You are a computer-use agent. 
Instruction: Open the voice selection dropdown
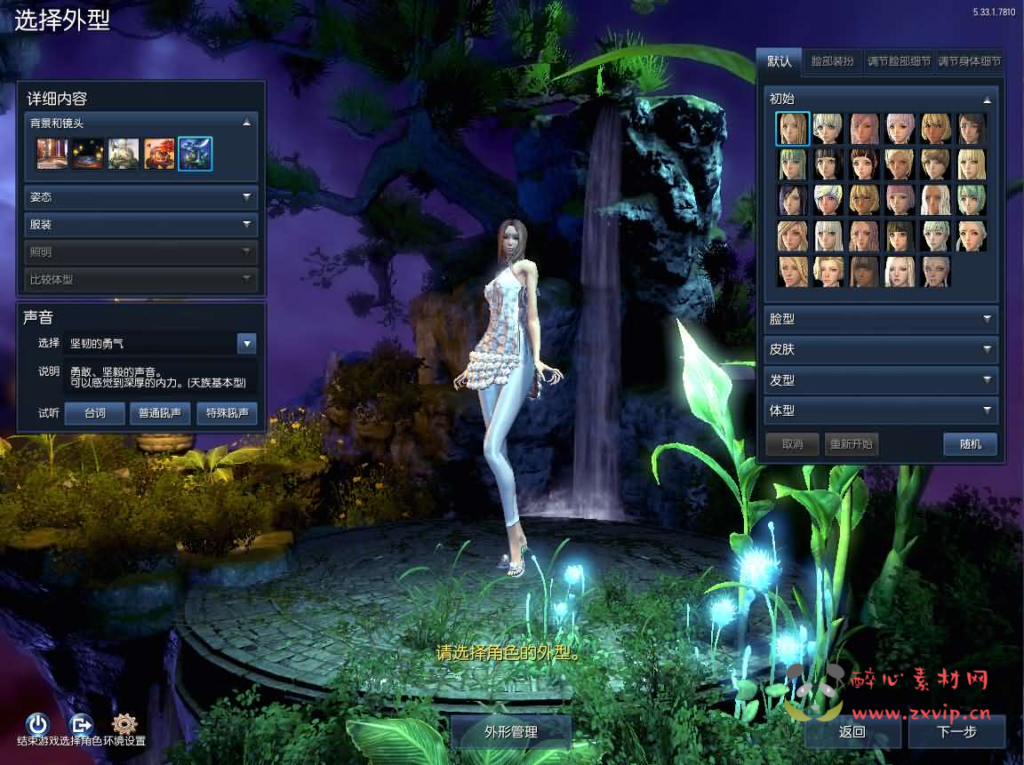click(x=247, y=343)
